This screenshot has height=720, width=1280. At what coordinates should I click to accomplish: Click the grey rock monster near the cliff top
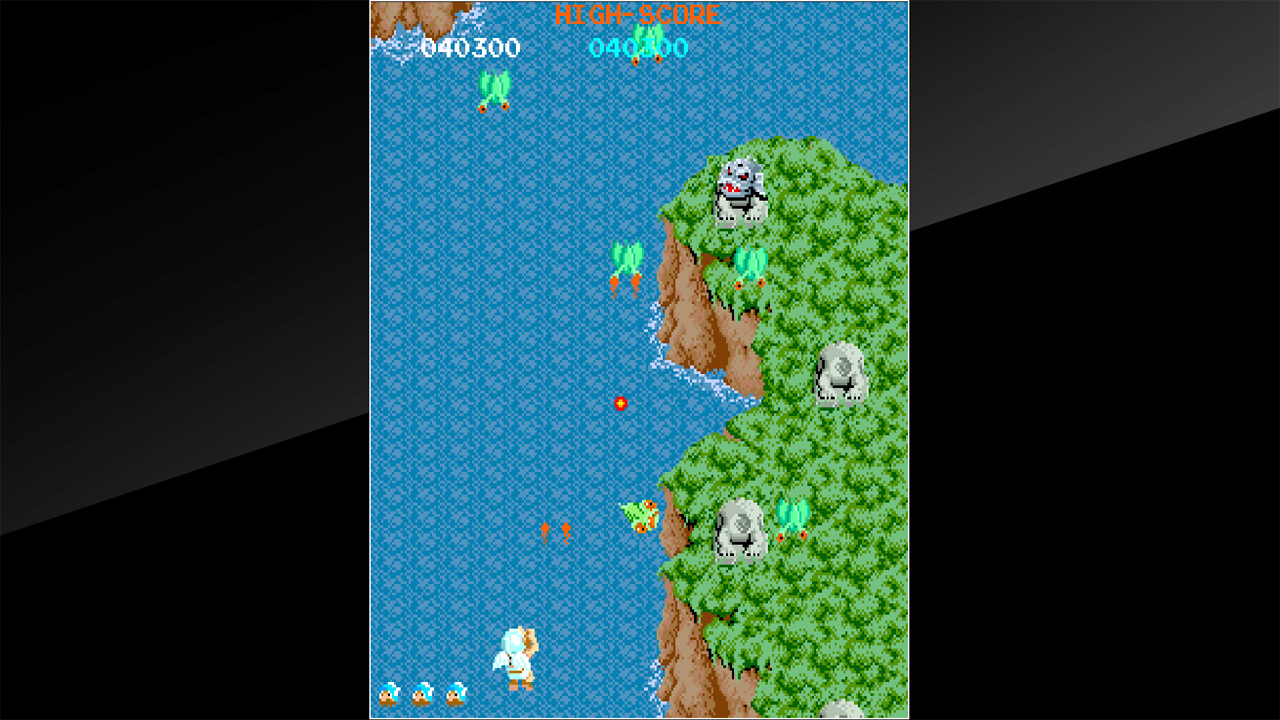pos(740,190)
